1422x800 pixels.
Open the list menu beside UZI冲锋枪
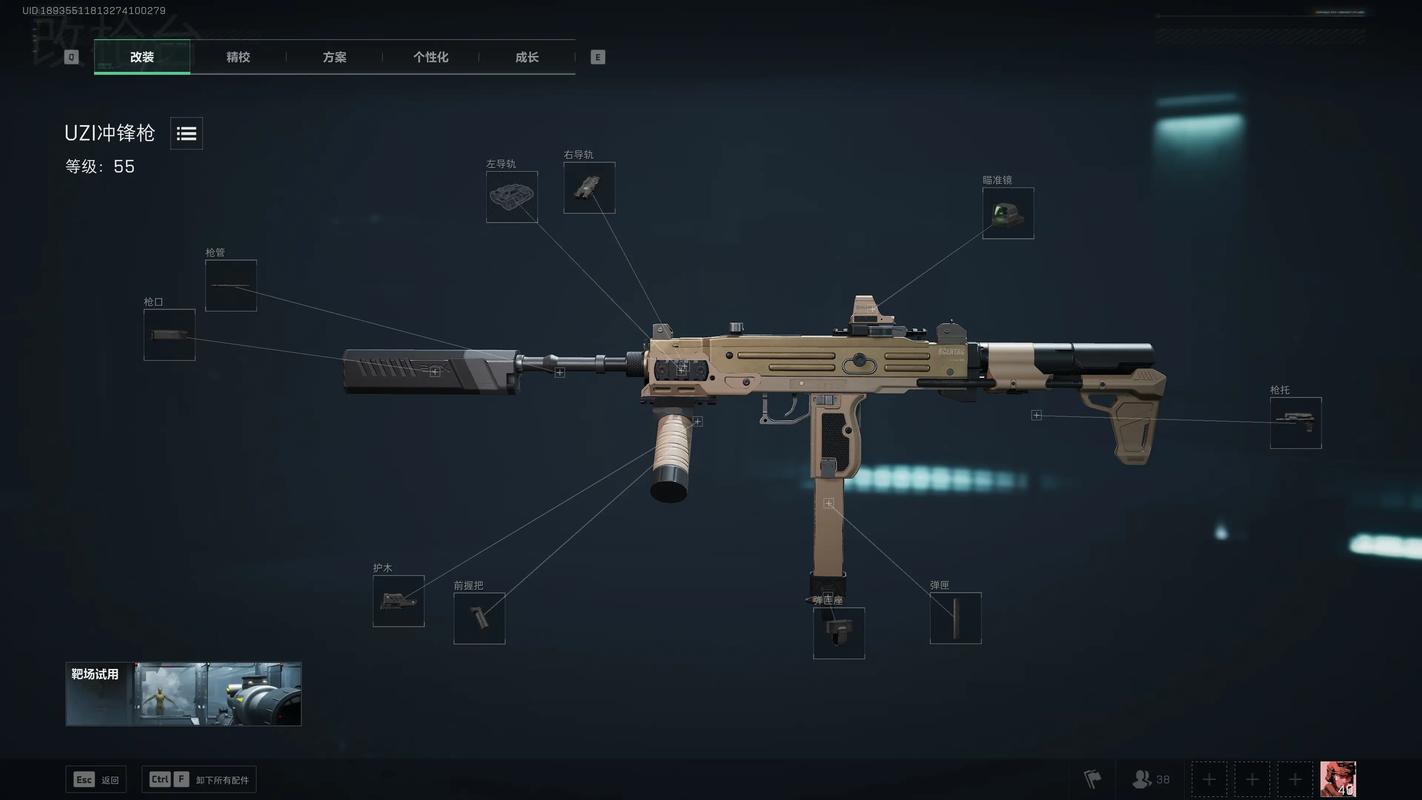(x=186, y=133)
